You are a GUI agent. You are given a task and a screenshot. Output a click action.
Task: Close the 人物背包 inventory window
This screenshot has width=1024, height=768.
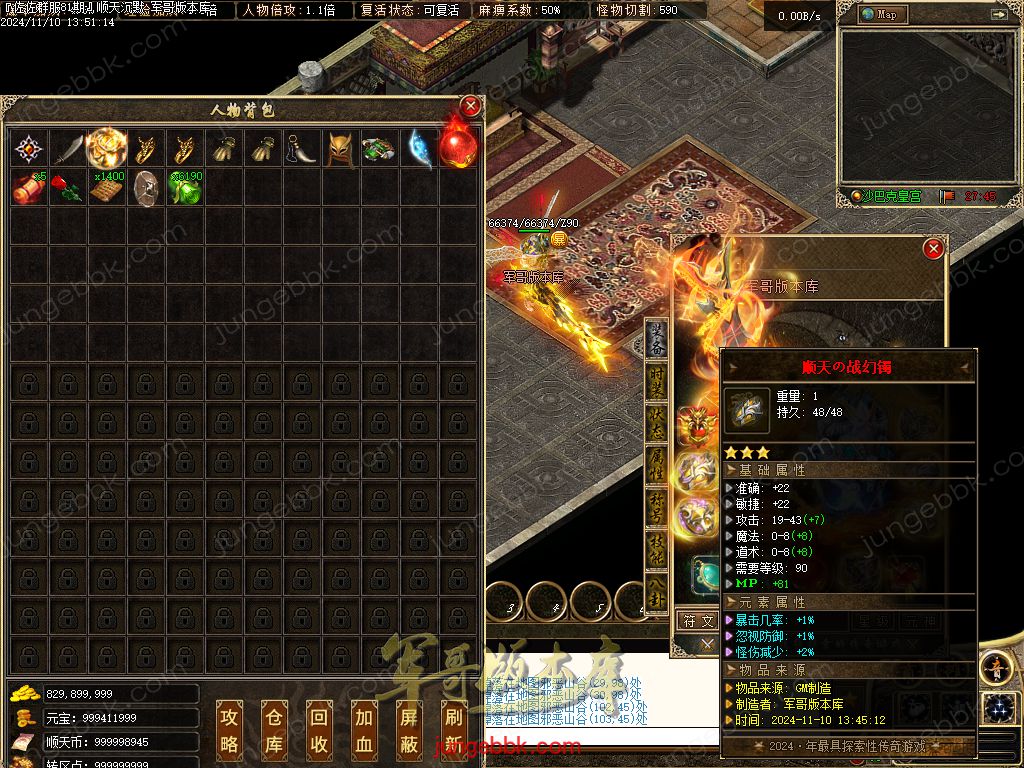pos(470,107)
